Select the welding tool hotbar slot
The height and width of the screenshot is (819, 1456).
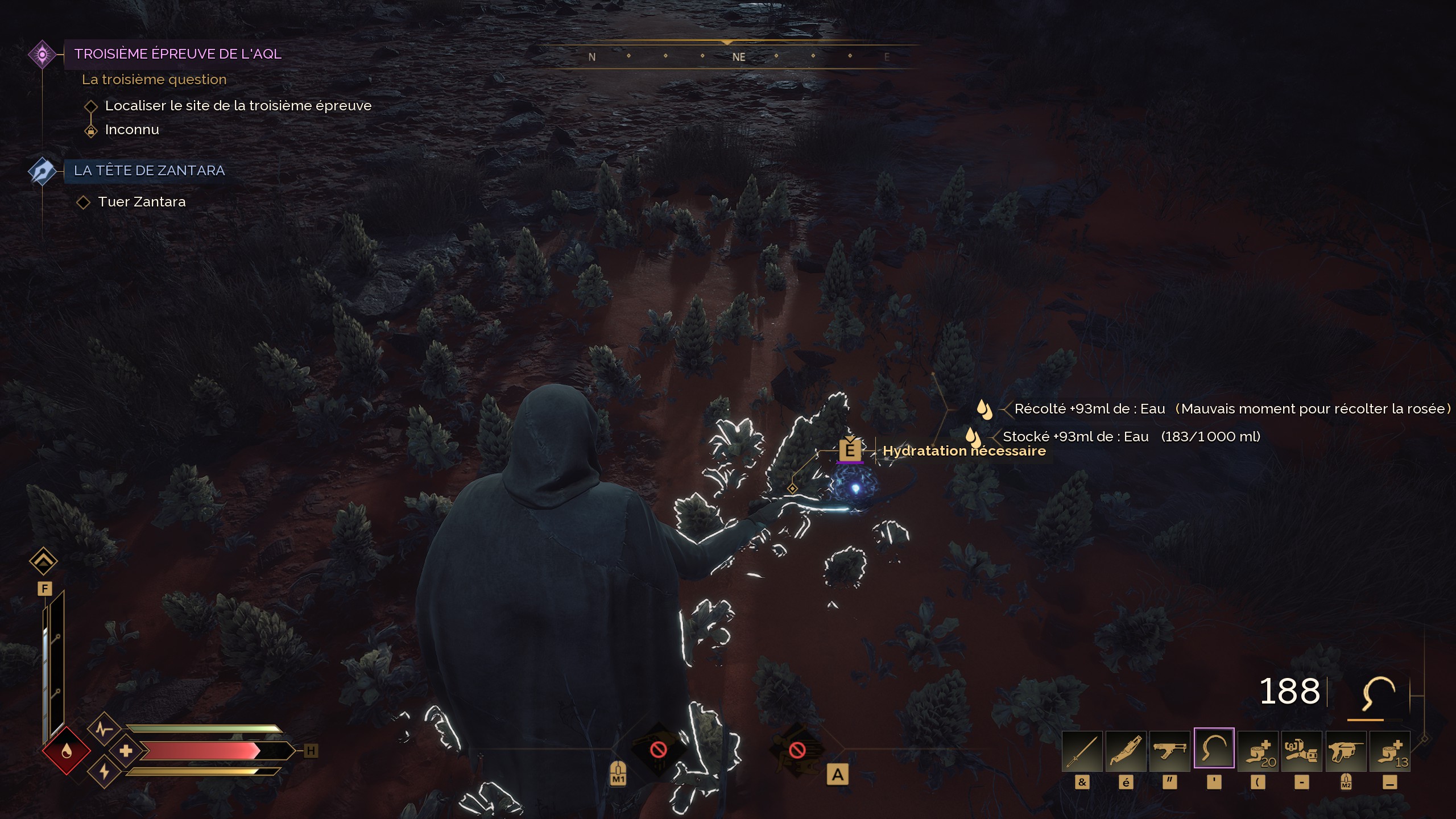pos(1301,751)
